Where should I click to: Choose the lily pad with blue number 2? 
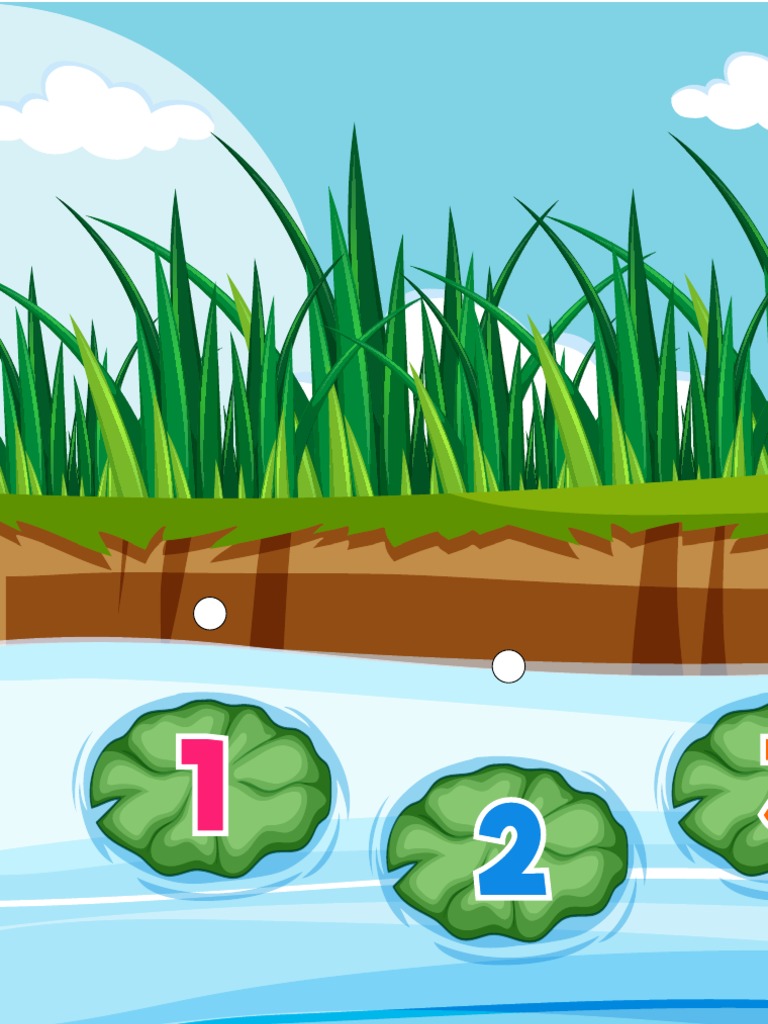(x=507, y=851)
